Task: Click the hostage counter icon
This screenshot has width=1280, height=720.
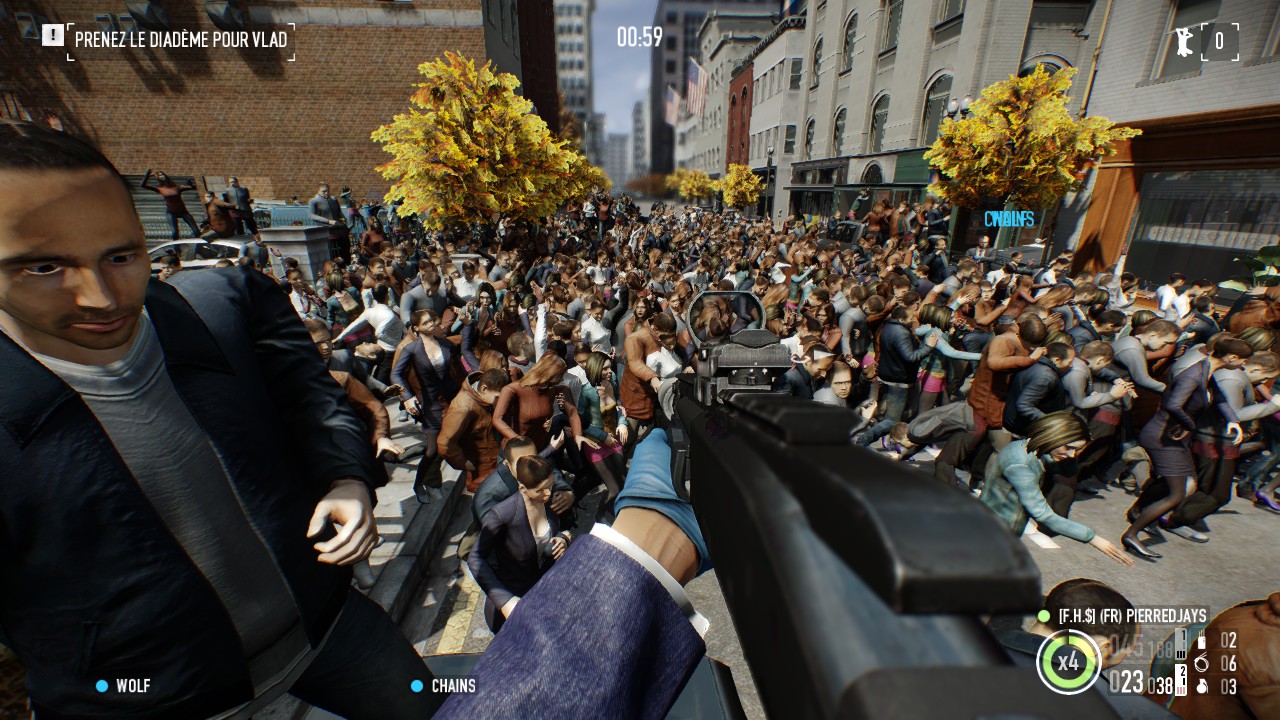Action: click(x=1187, y=41)
